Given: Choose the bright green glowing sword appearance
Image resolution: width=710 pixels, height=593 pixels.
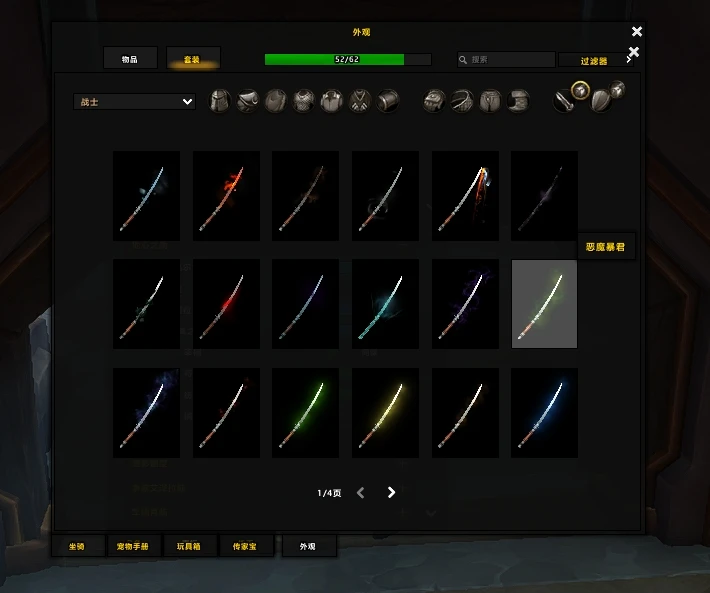Looking at the screenshot, I should 305,412.
